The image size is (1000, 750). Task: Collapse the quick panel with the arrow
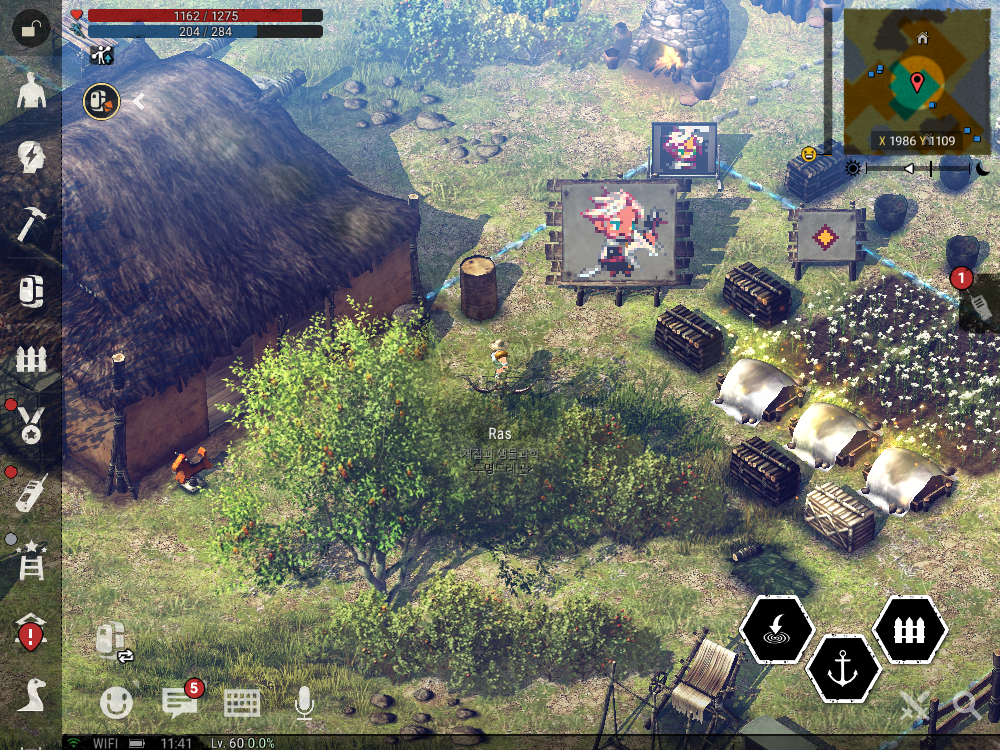[x=140, y=101]
